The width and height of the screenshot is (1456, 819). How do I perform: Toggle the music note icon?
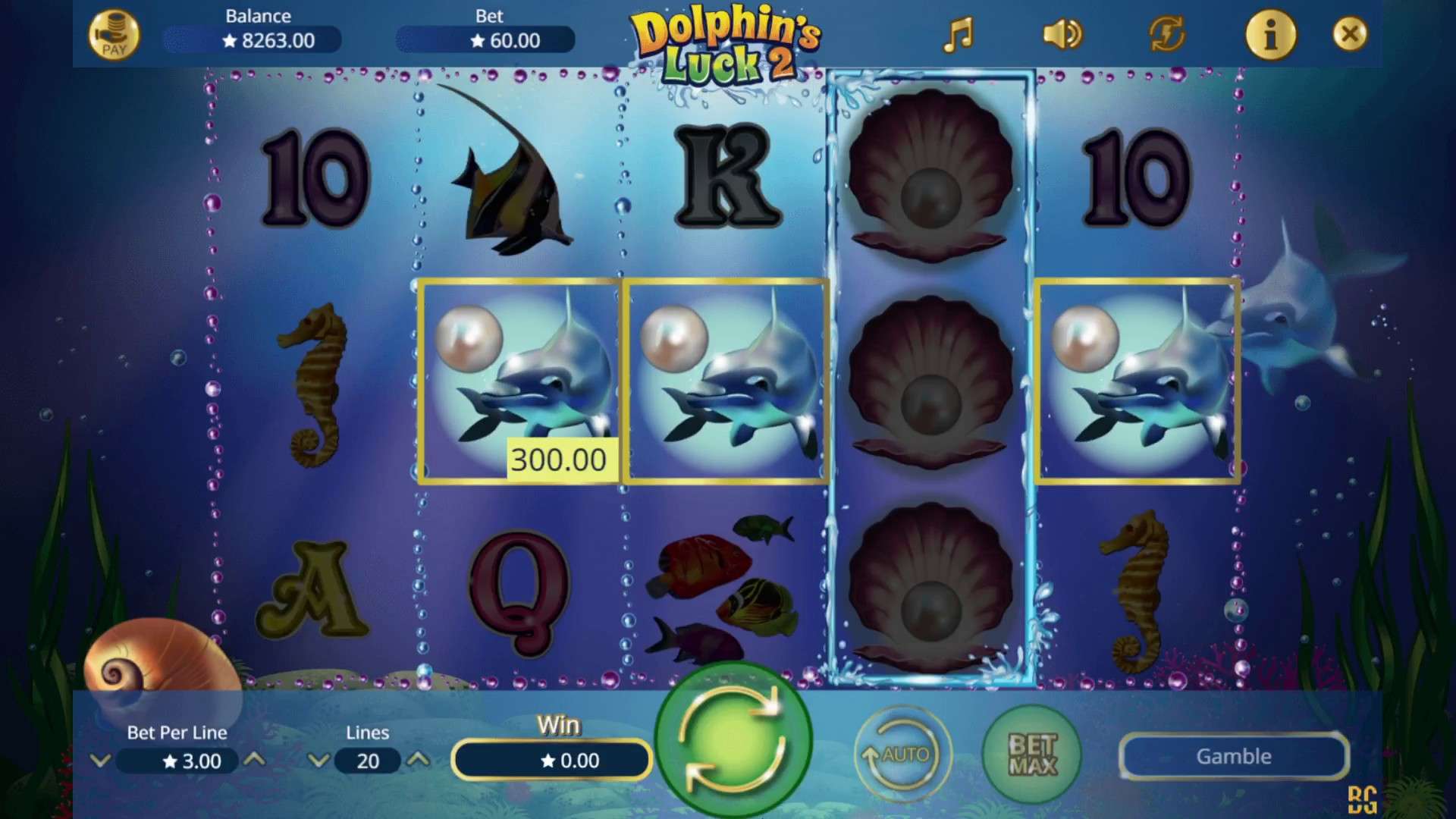(958, 35)
